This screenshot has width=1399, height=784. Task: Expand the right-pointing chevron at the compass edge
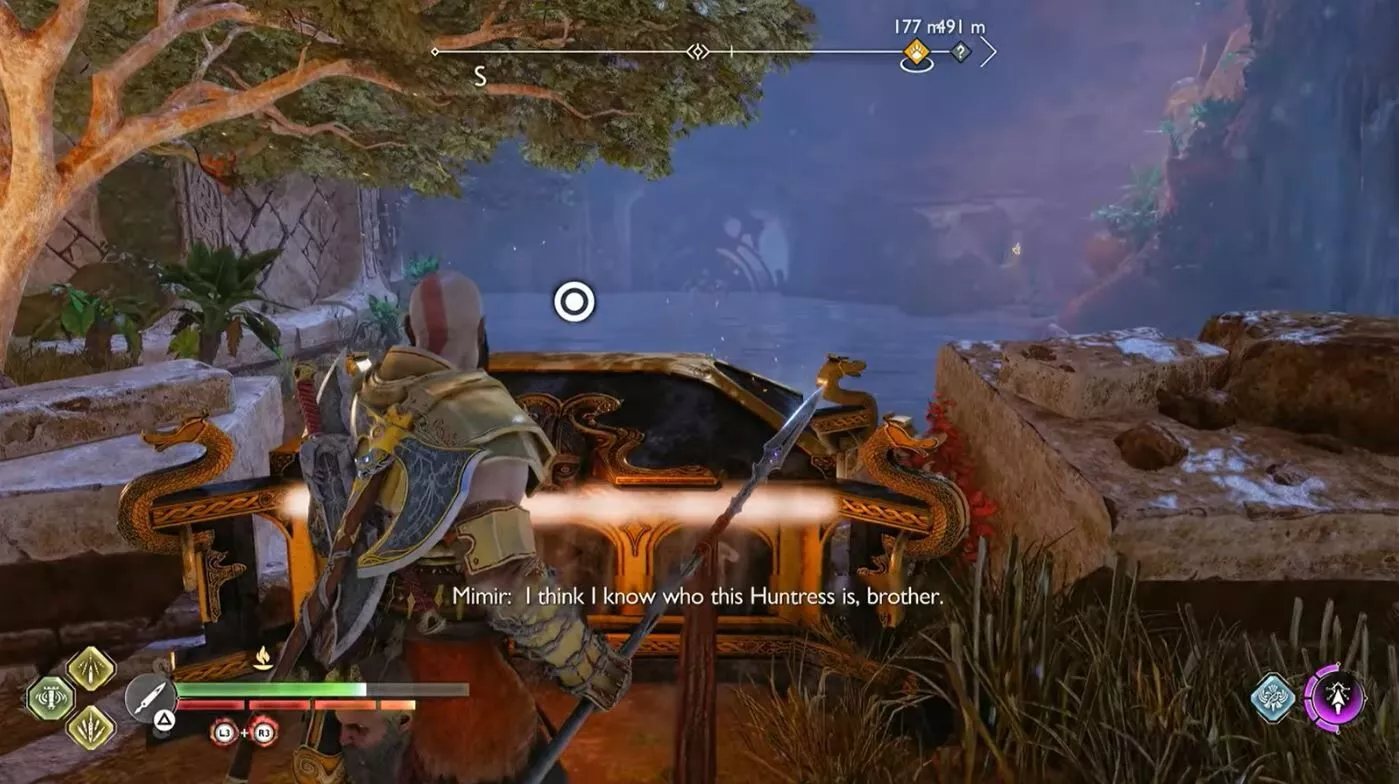(x=988, y=50)
